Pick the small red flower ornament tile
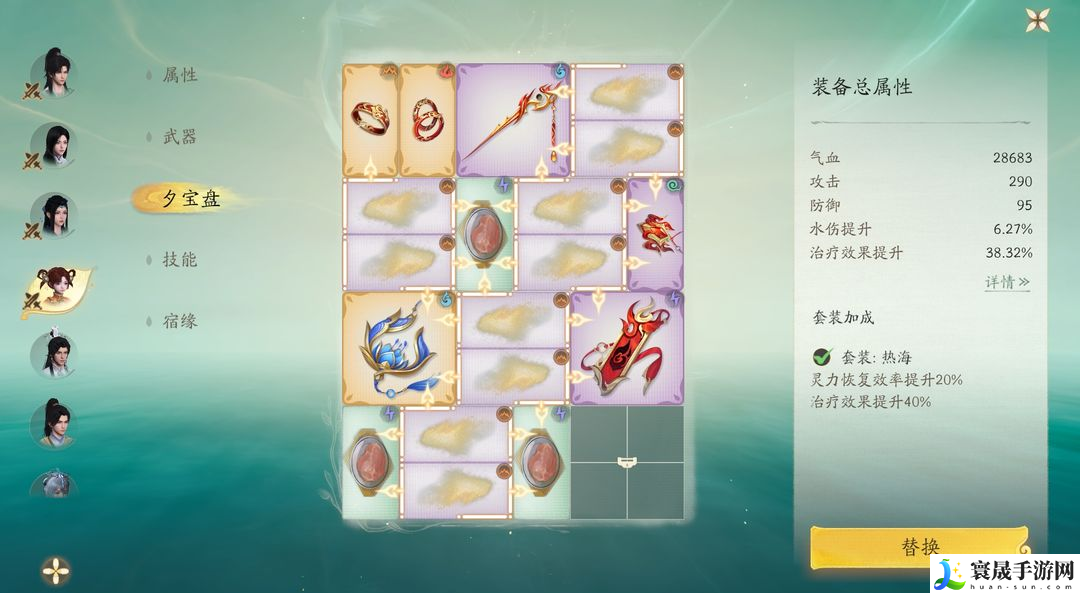Screen dimensions: 1080x593 (655, 234)
